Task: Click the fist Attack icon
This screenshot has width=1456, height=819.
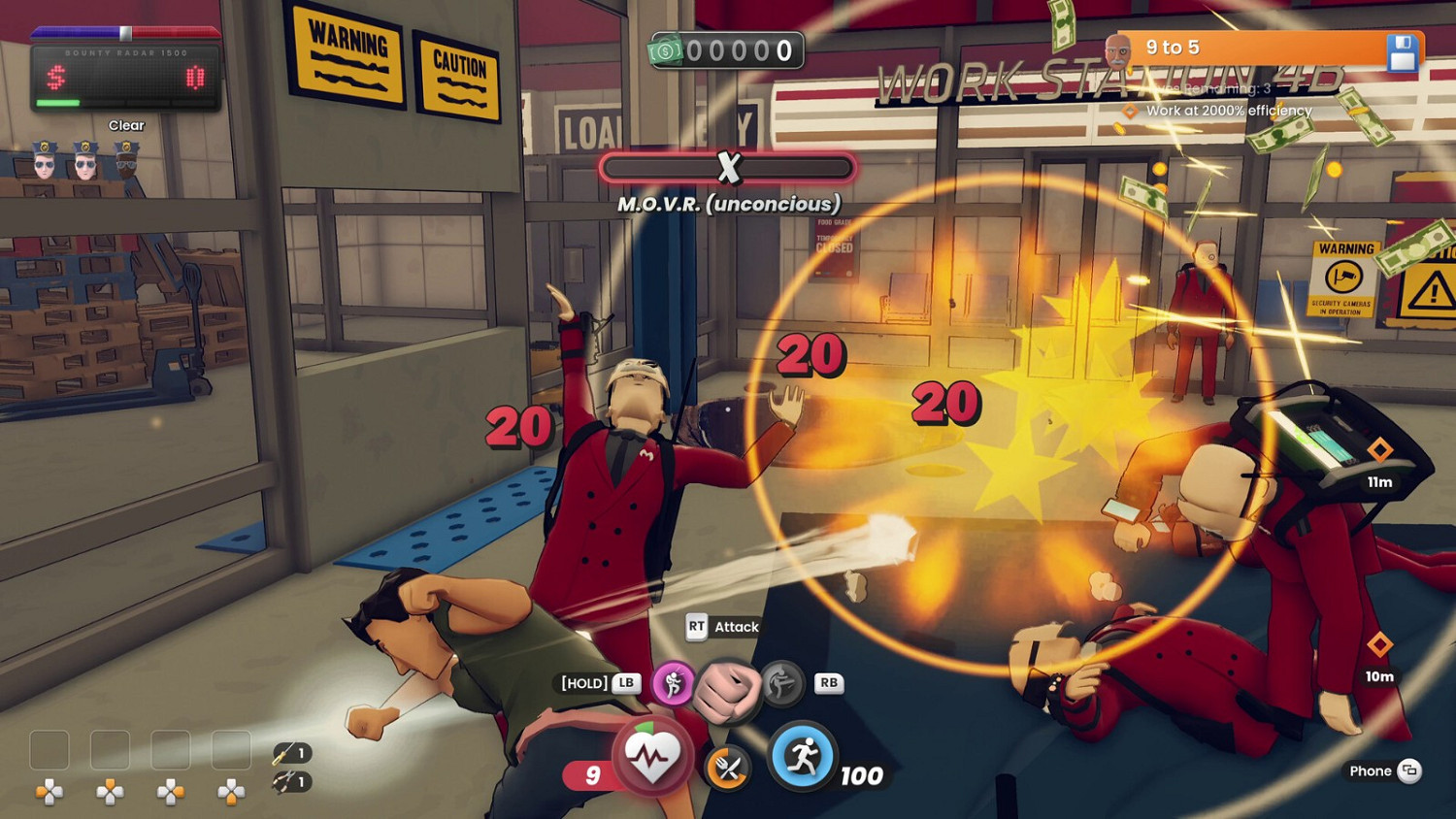Action: (x=728, y=685)
